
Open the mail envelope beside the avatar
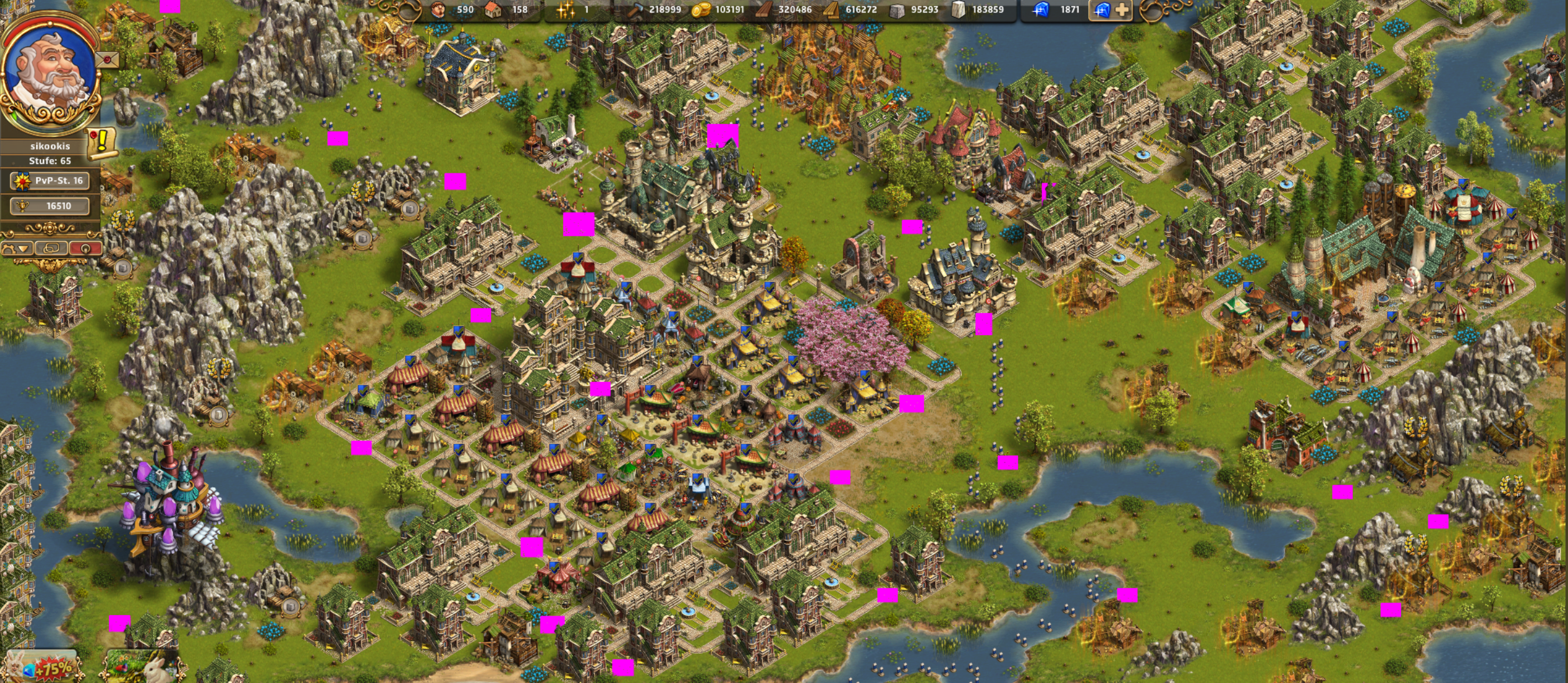click(x=108, y=60)
